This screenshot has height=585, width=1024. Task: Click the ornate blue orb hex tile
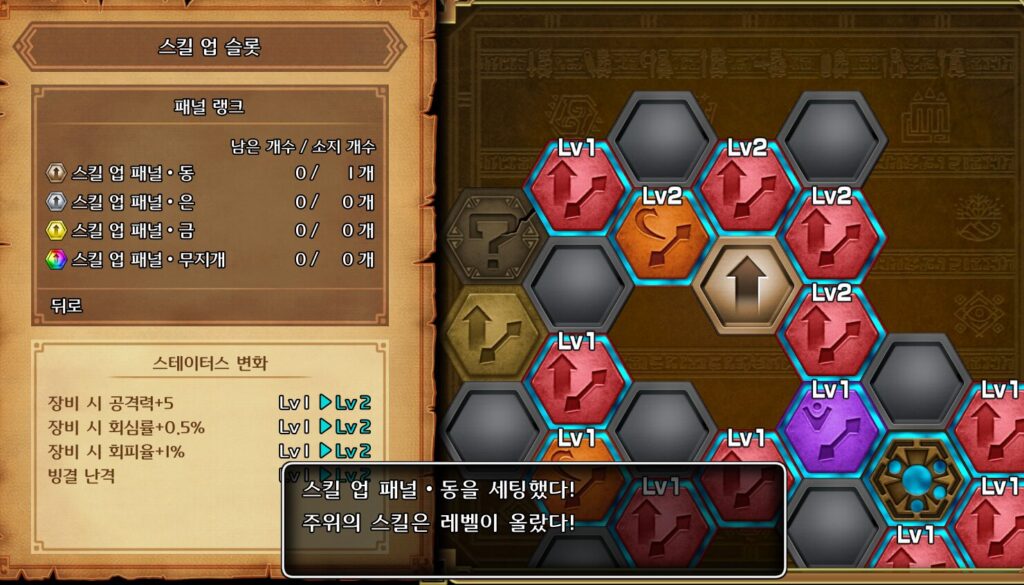(916, 479)
